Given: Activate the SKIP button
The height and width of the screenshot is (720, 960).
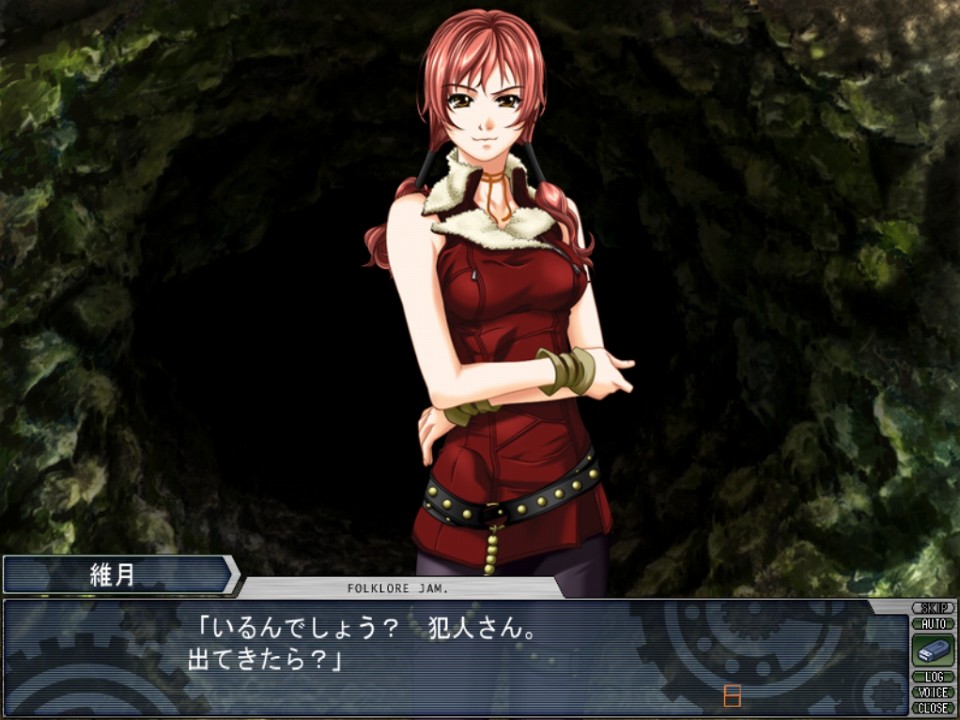Looking at the screenshot, I should pyautogui.click(x=932, y=608).
